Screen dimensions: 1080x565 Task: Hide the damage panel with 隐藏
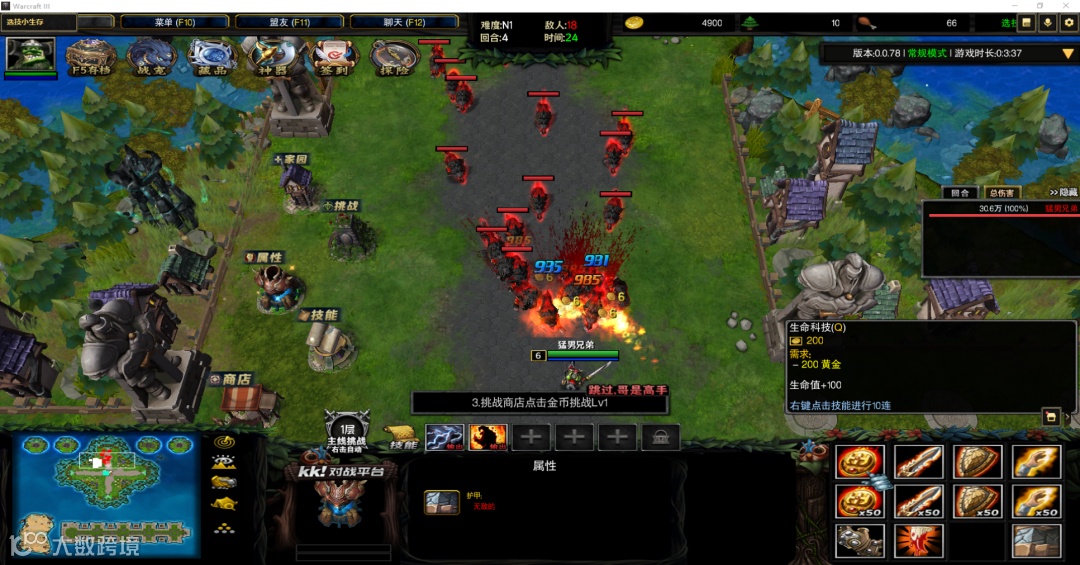[x=1062, y=192]
